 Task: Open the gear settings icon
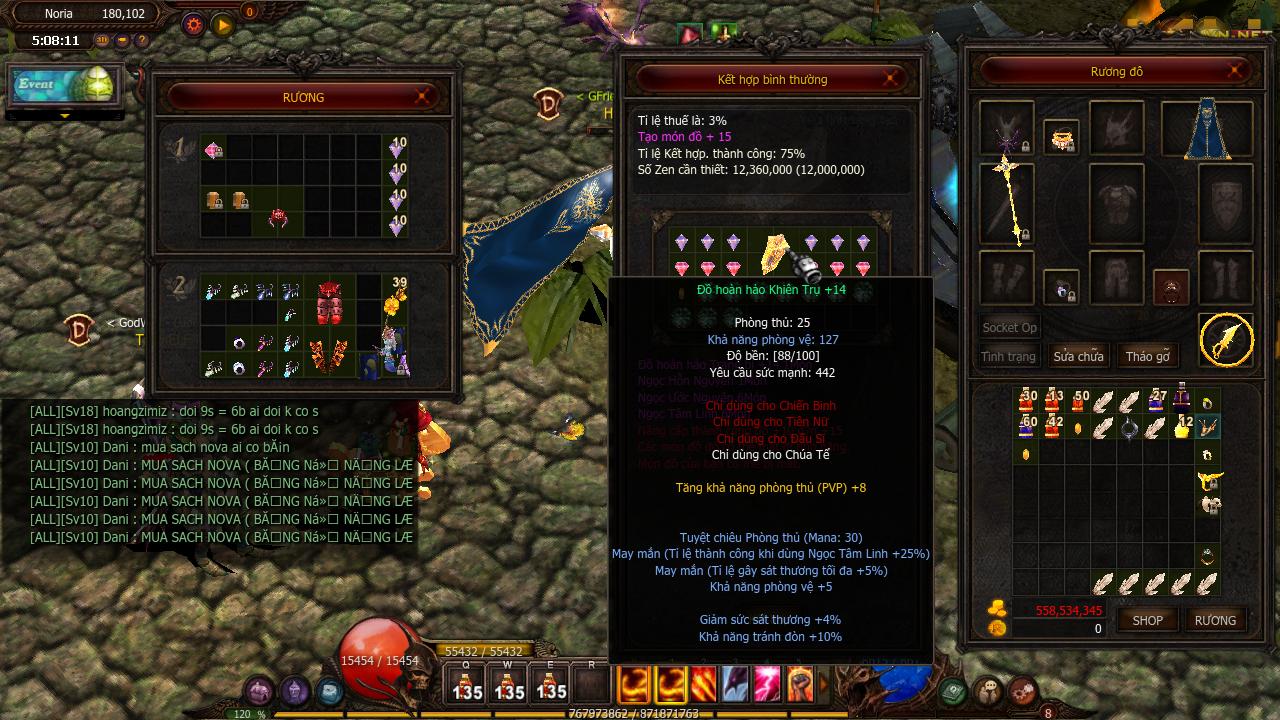tap(193, 24)
